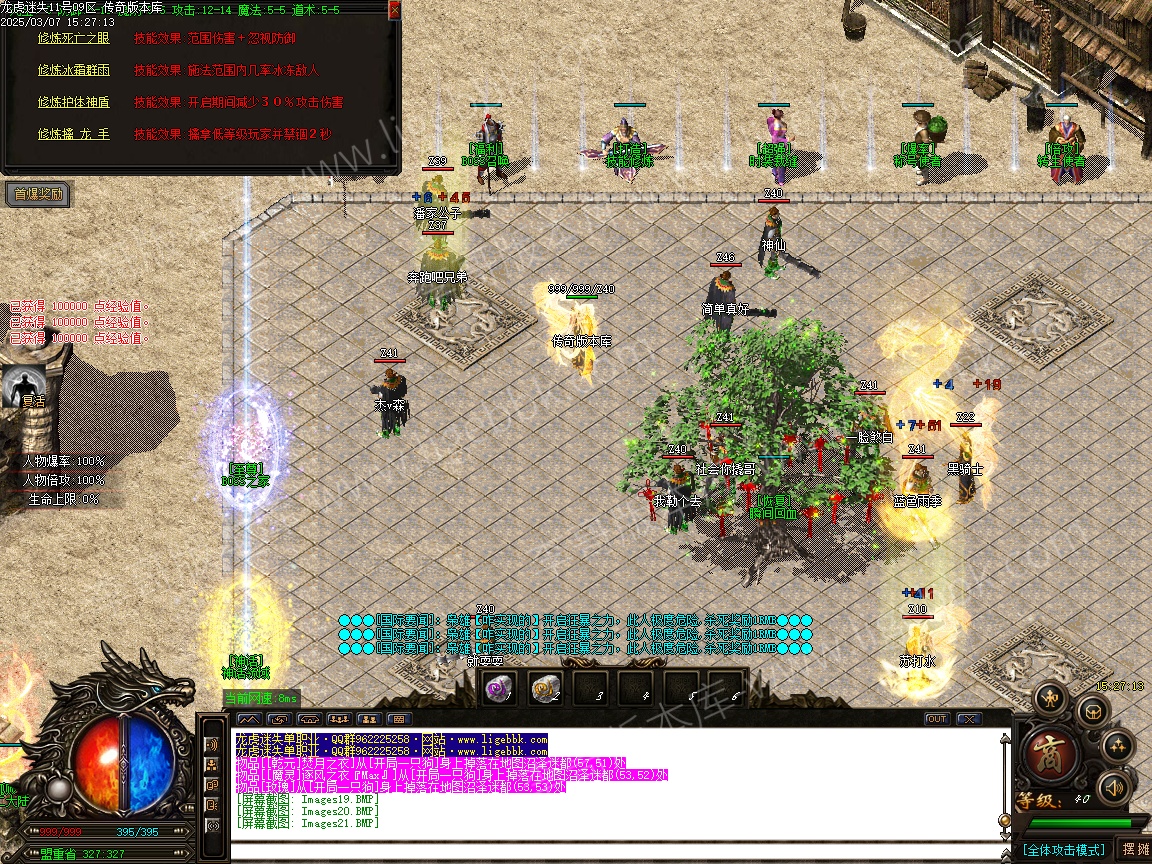This screenshot has width=1152, height=864.
Task: Click the OUT button above chat
Action: [x=936, y=719]
